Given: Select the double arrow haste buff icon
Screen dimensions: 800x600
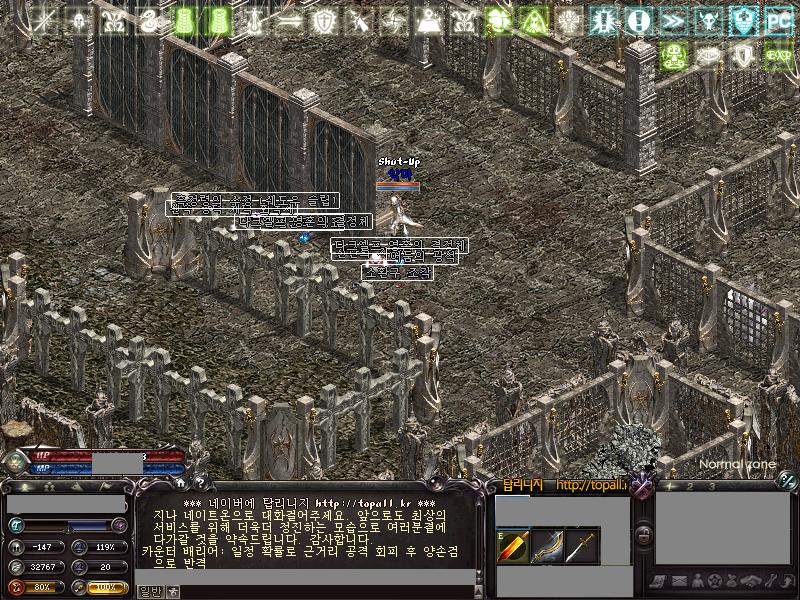Looking at the screenshot, I should [672, 20].
